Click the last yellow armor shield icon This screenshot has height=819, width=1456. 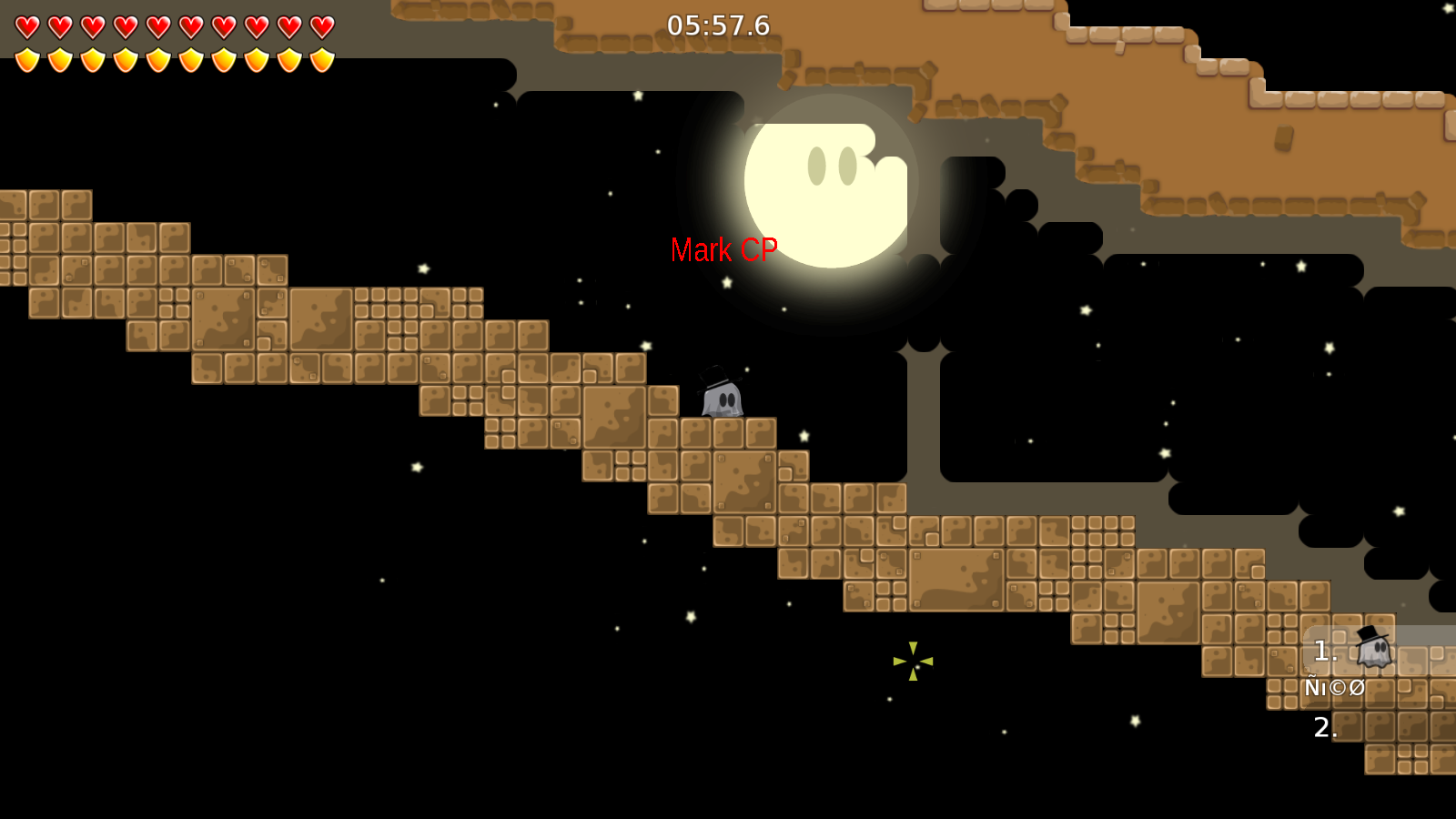pyautogui.click(x=321, y=60)
